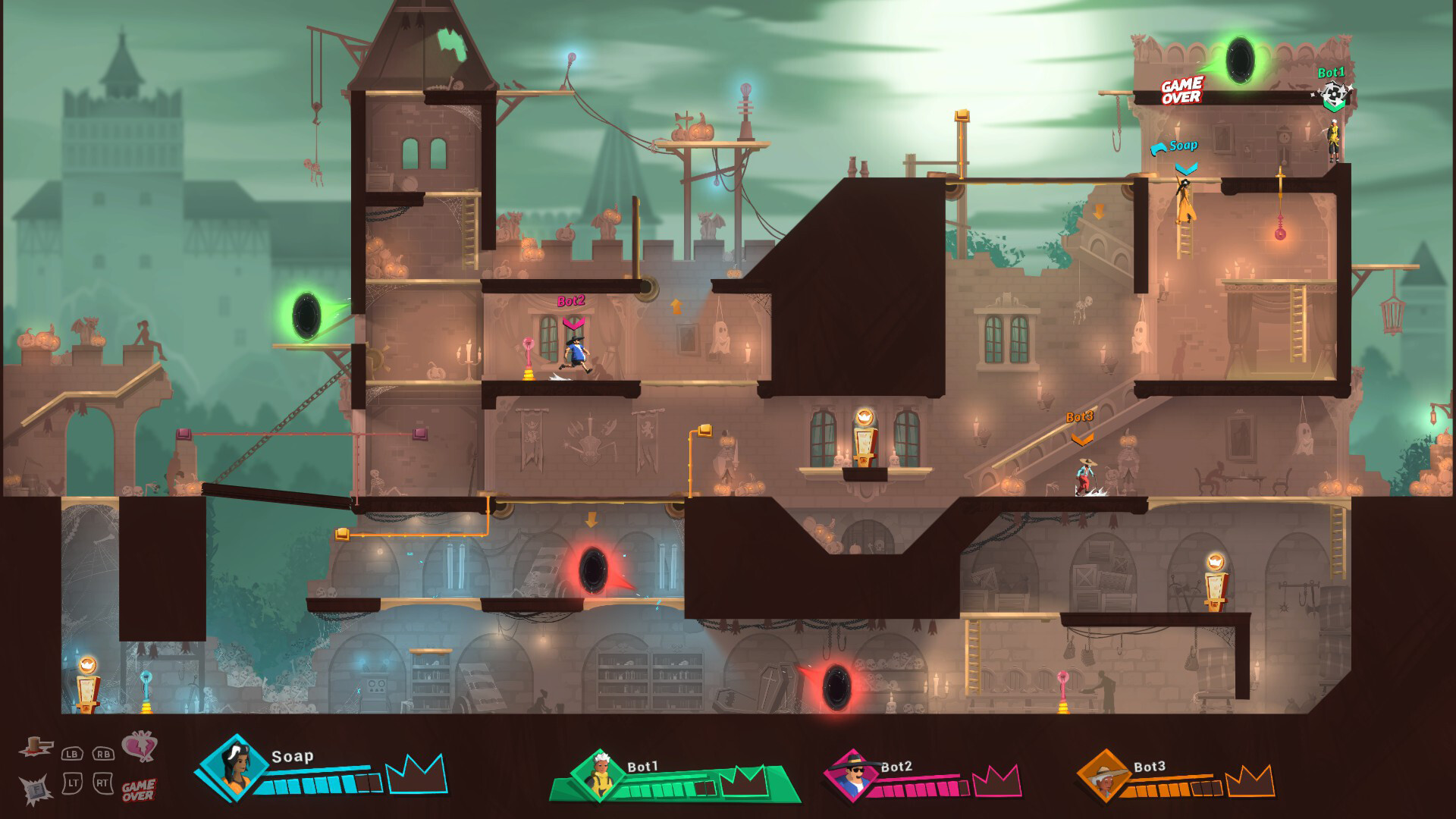
Task: Select the hammer icon in the bottom-left HUD
Action: tap(36, 747)
